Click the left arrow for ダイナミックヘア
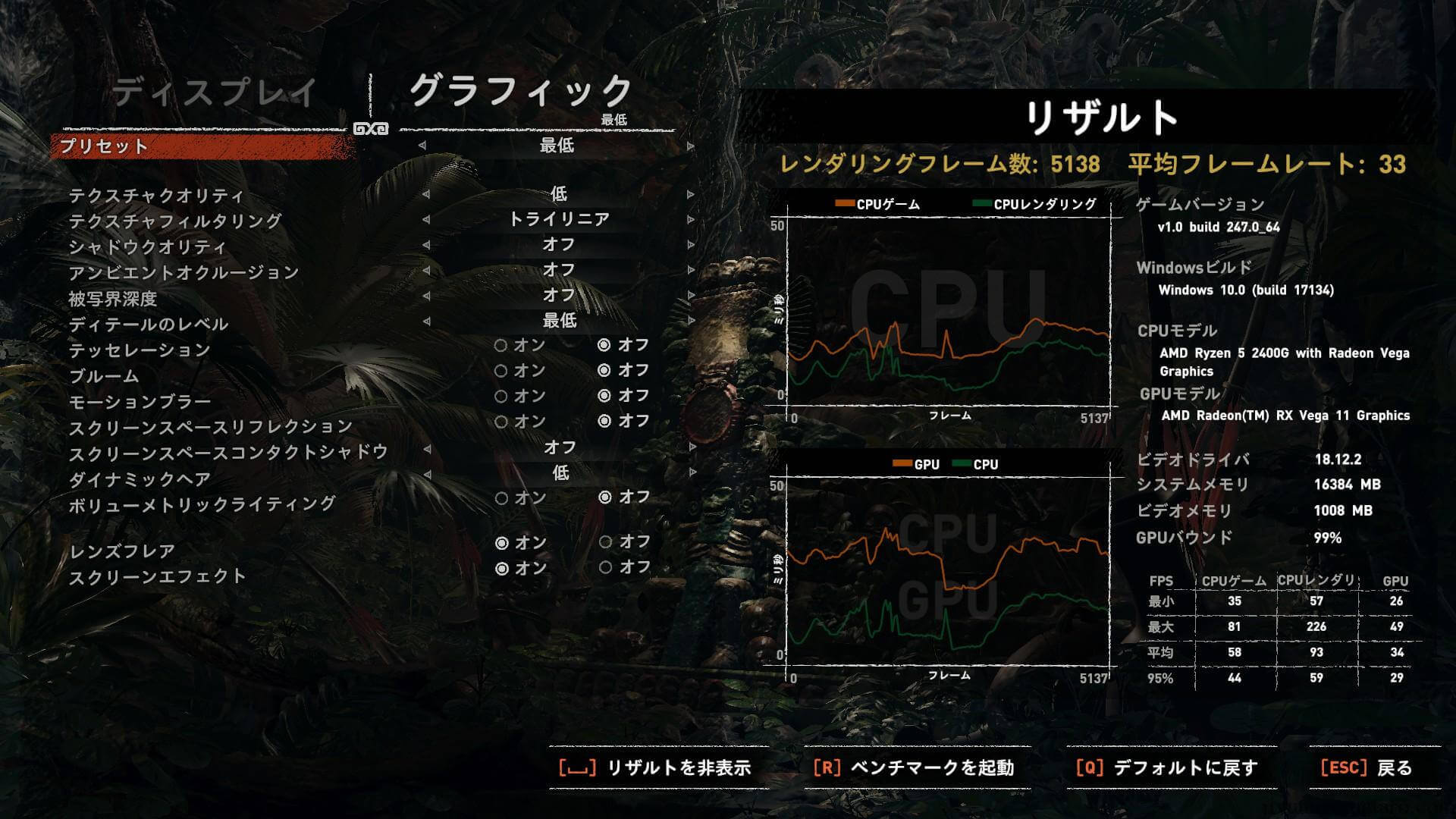 427,474
